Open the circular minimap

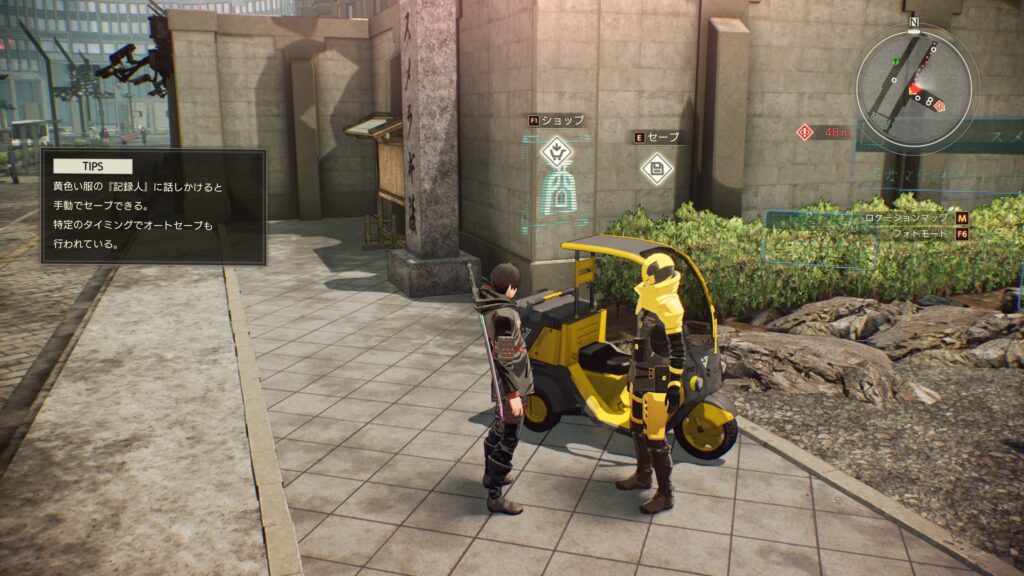point(915,87)
